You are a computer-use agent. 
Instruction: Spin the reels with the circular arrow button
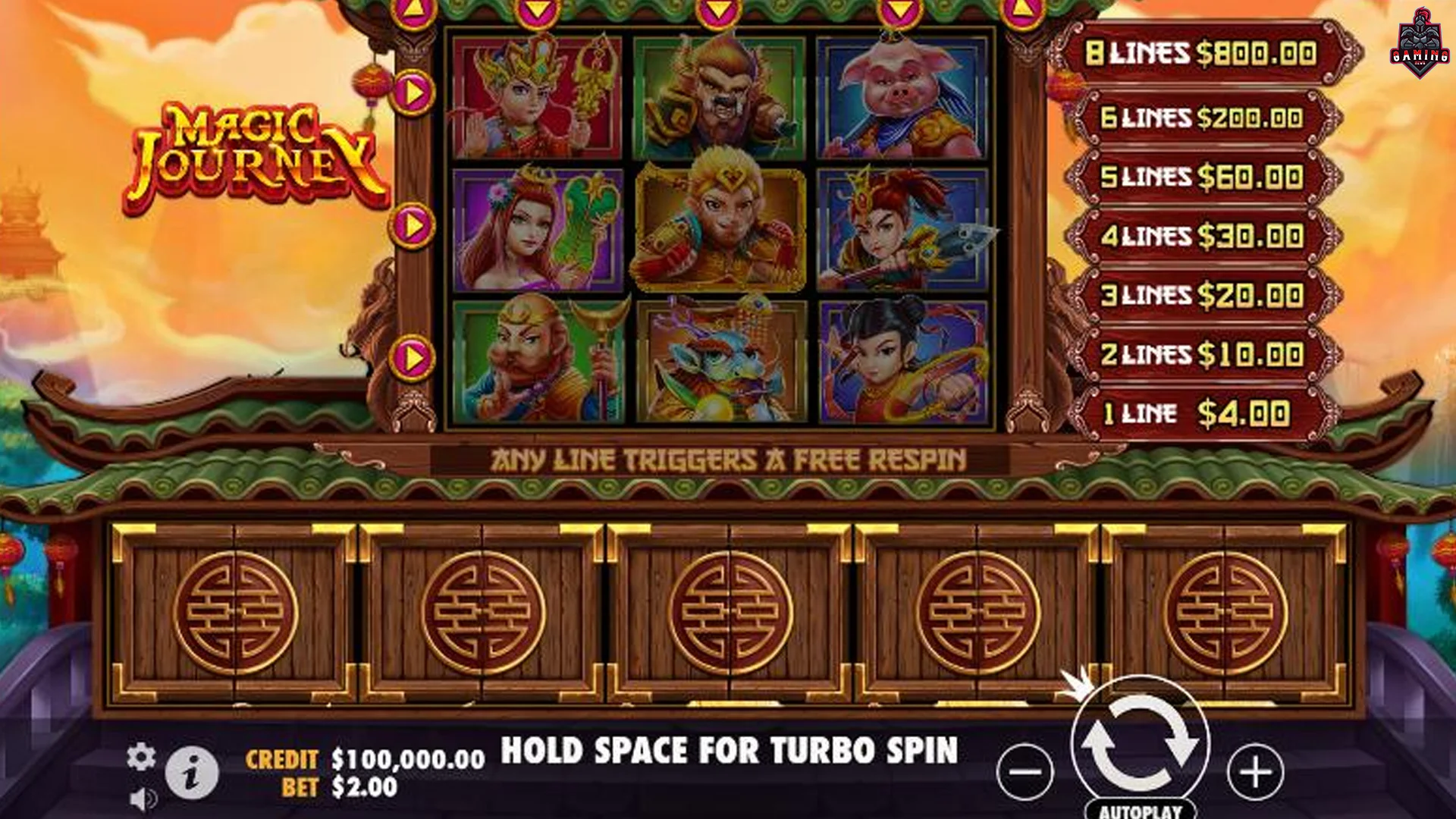[1139, 743]
